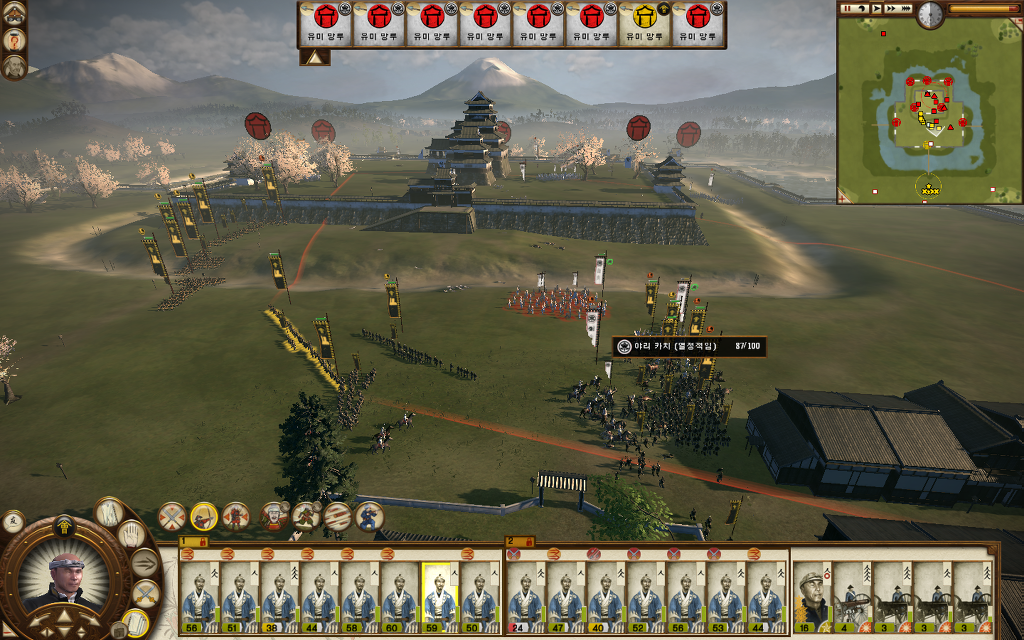1024x640 pixels.
Task: Choose the artillery unit card with 4 crew
Action: click(852, 597)
